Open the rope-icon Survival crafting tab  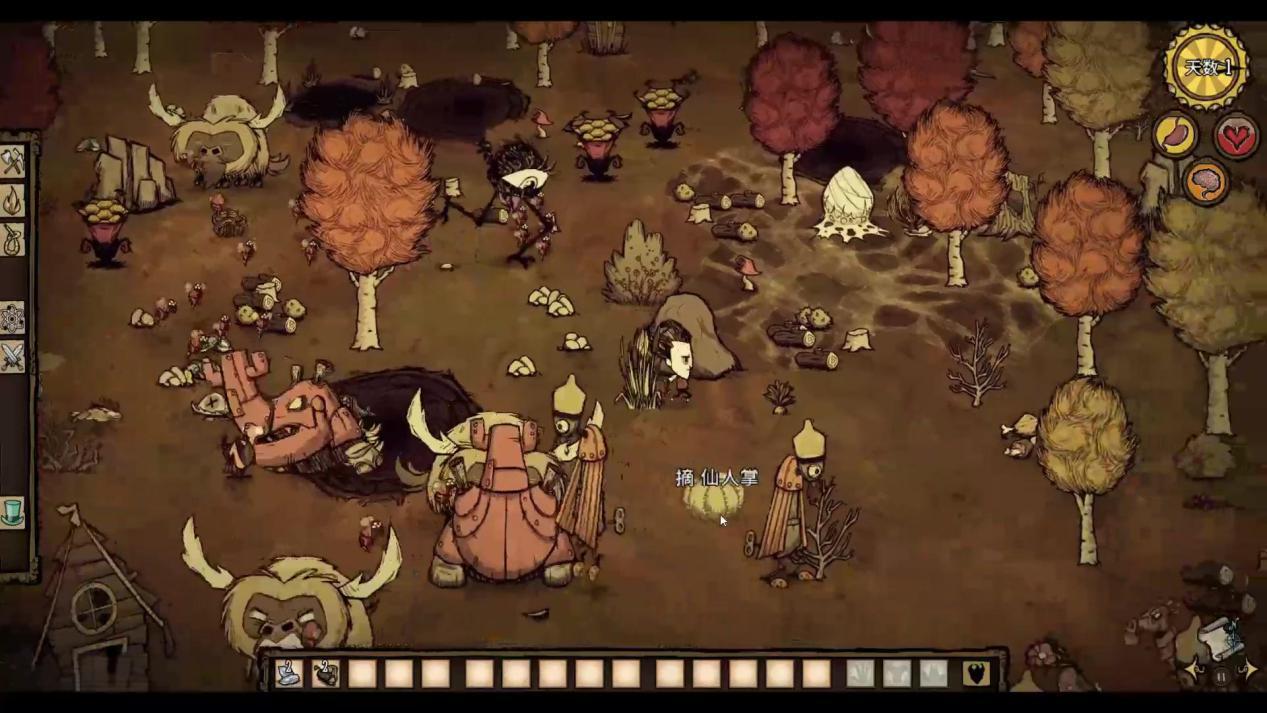[13, 240]
